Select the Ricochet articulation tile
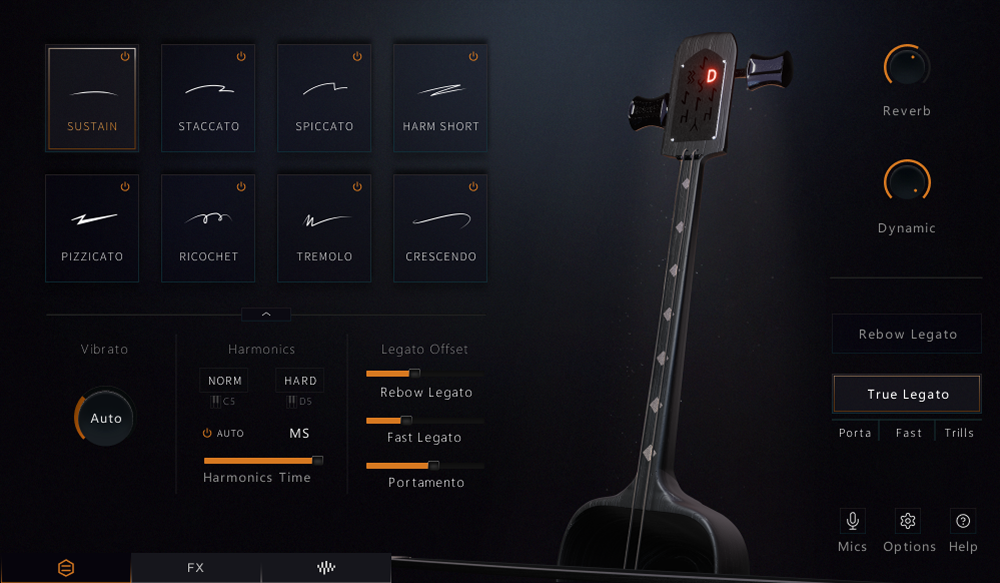 (x=208, y=228)
